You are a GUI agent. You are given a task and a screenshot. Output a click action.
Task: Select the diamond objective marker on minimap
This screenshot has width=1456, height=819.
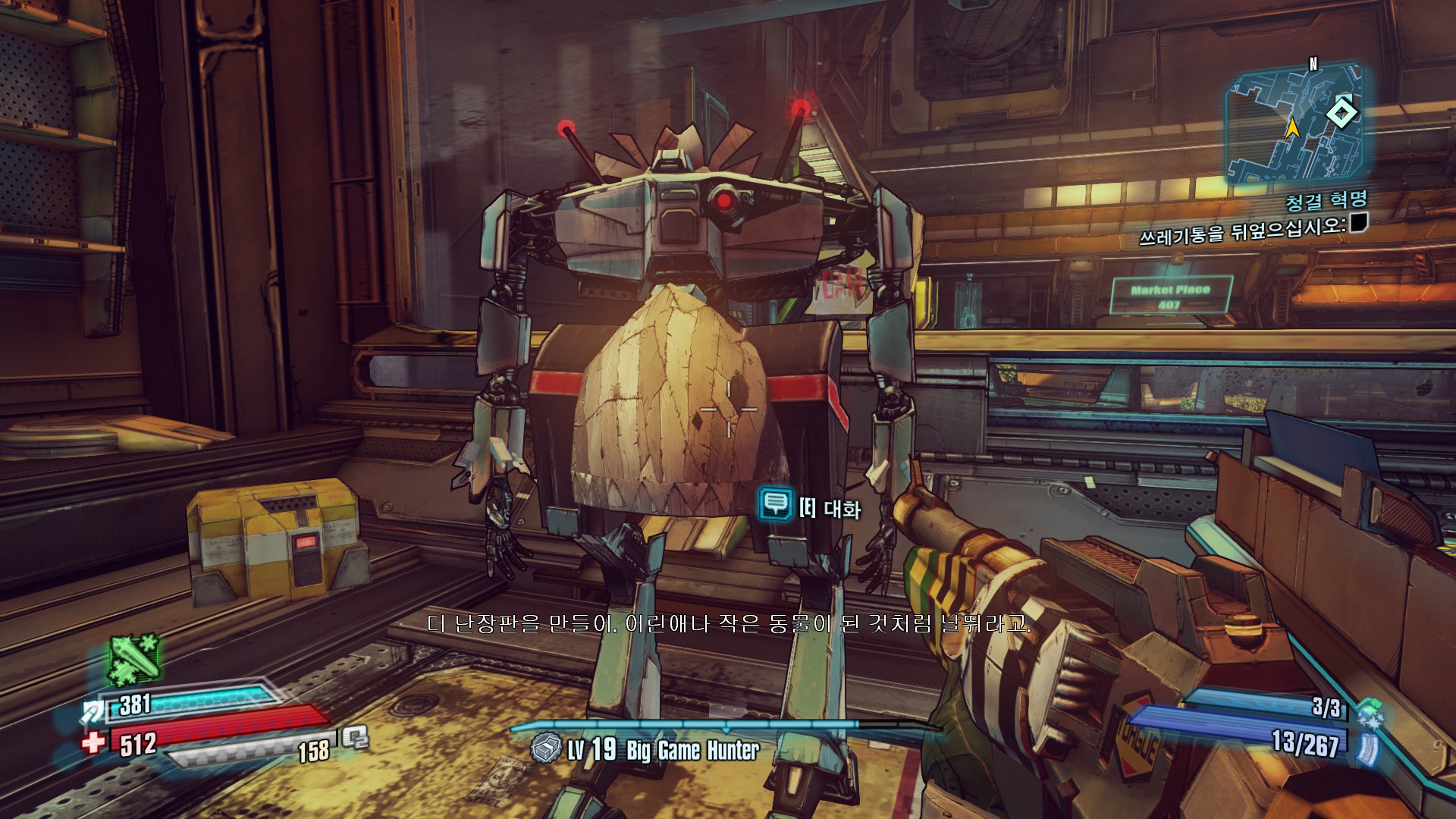(x=1341, y=114)
